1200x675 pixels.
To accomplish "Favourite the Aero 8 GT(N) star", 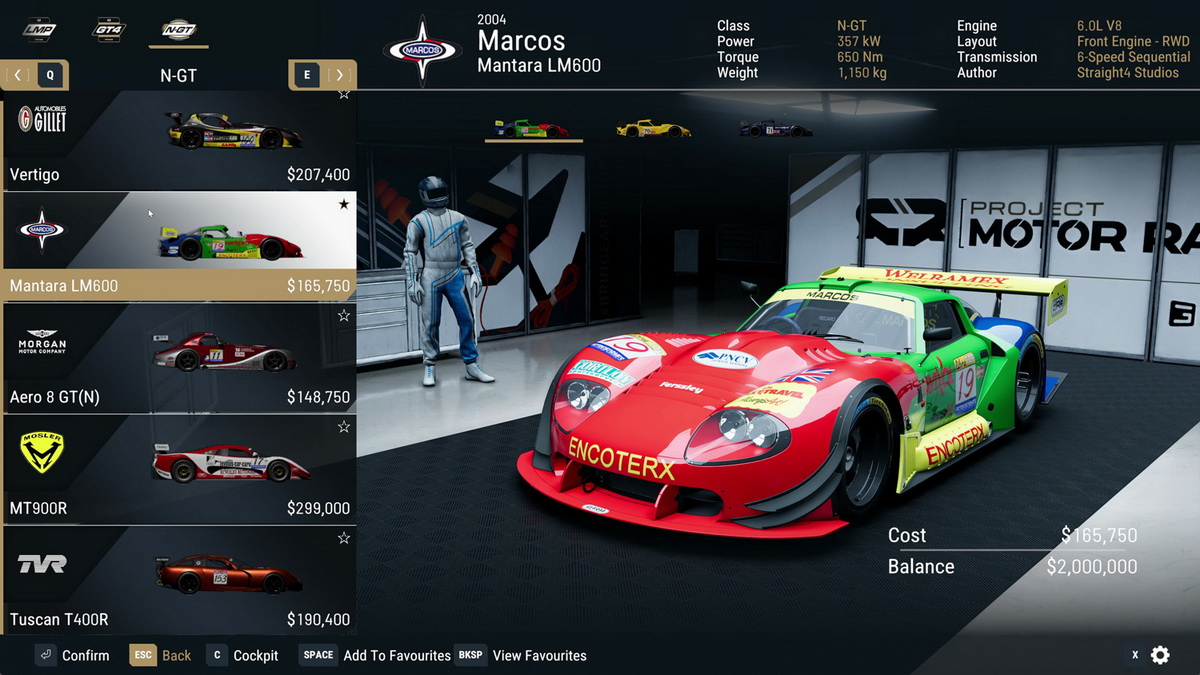I will coord(344,316).
